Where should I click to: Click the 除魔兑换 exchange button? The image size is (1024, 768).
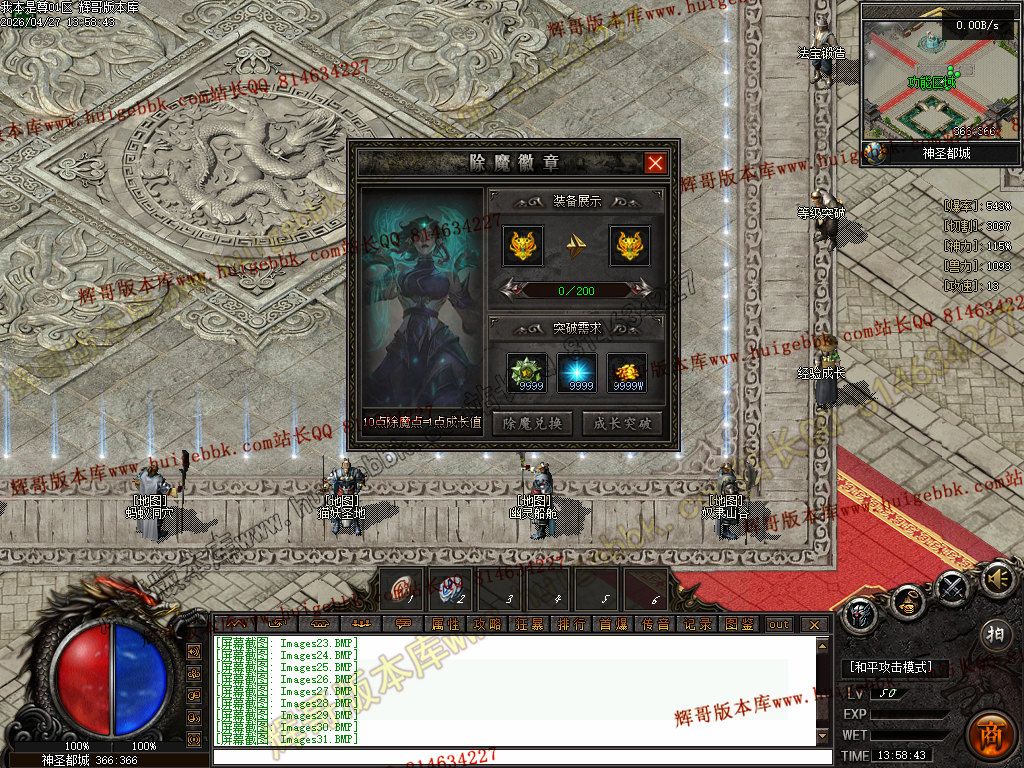(x=533, y=423)
